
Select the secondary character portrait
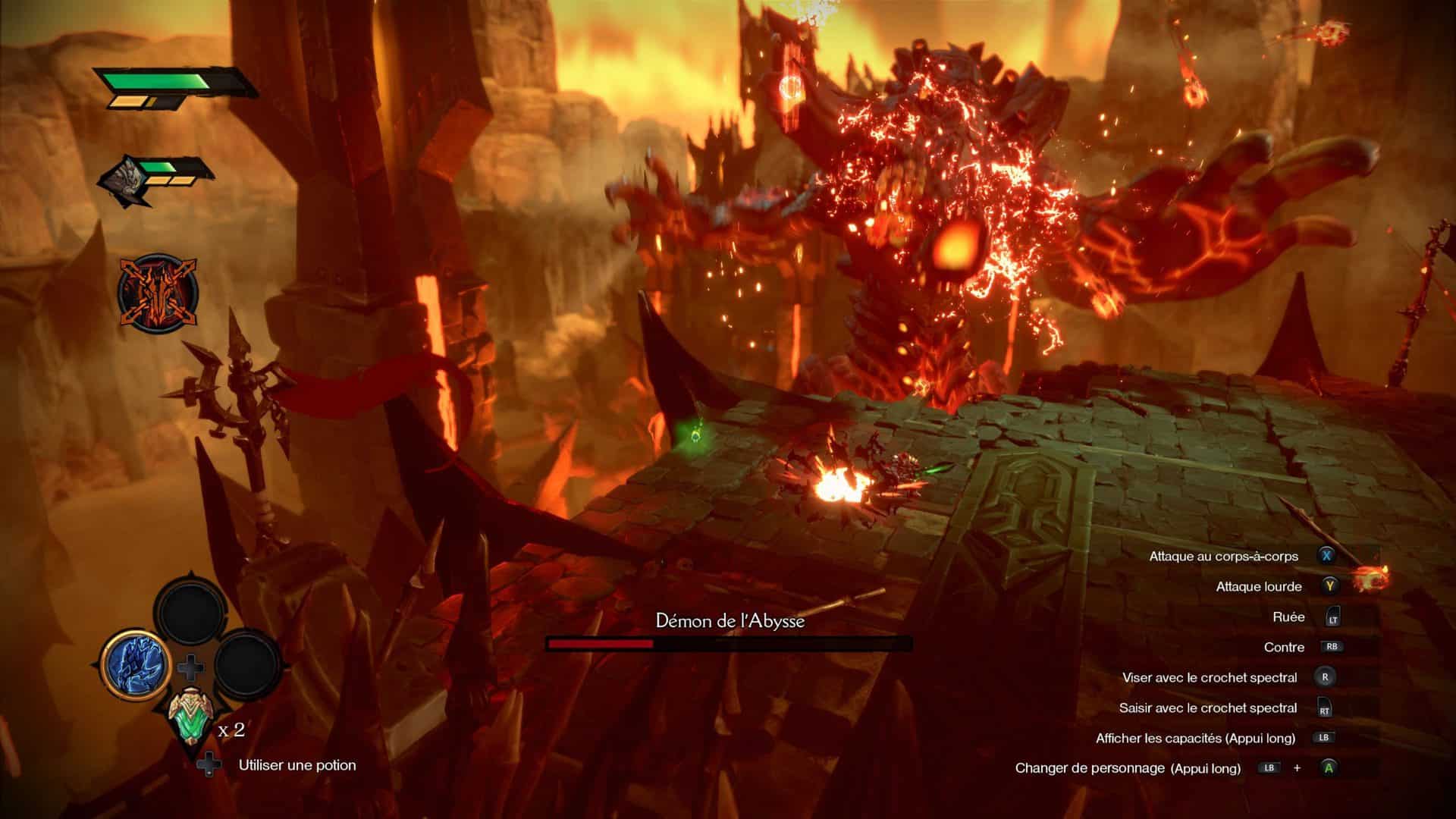pos(125,178)
